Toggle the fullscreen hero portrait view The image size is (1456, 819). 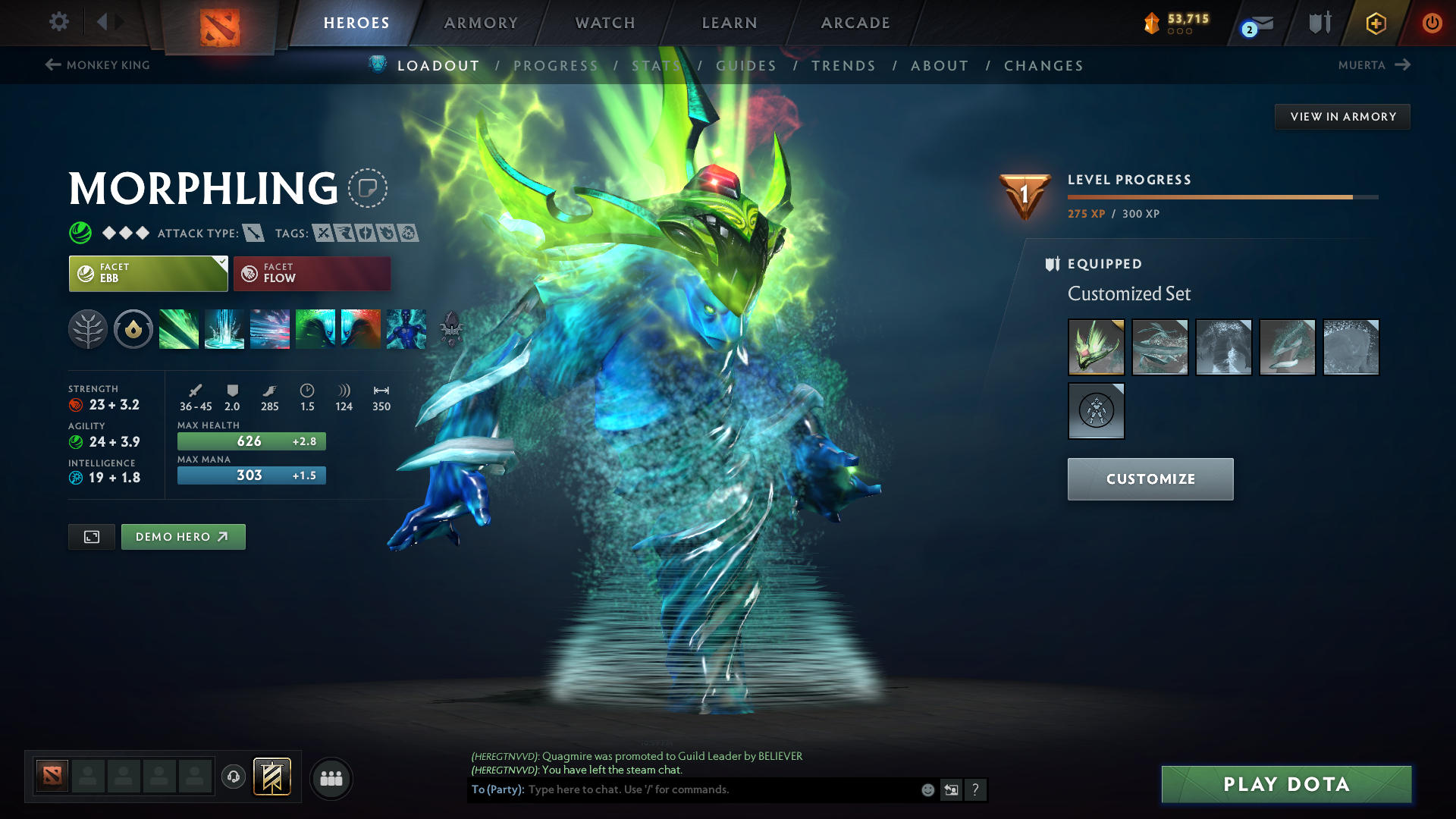(91, 536)
